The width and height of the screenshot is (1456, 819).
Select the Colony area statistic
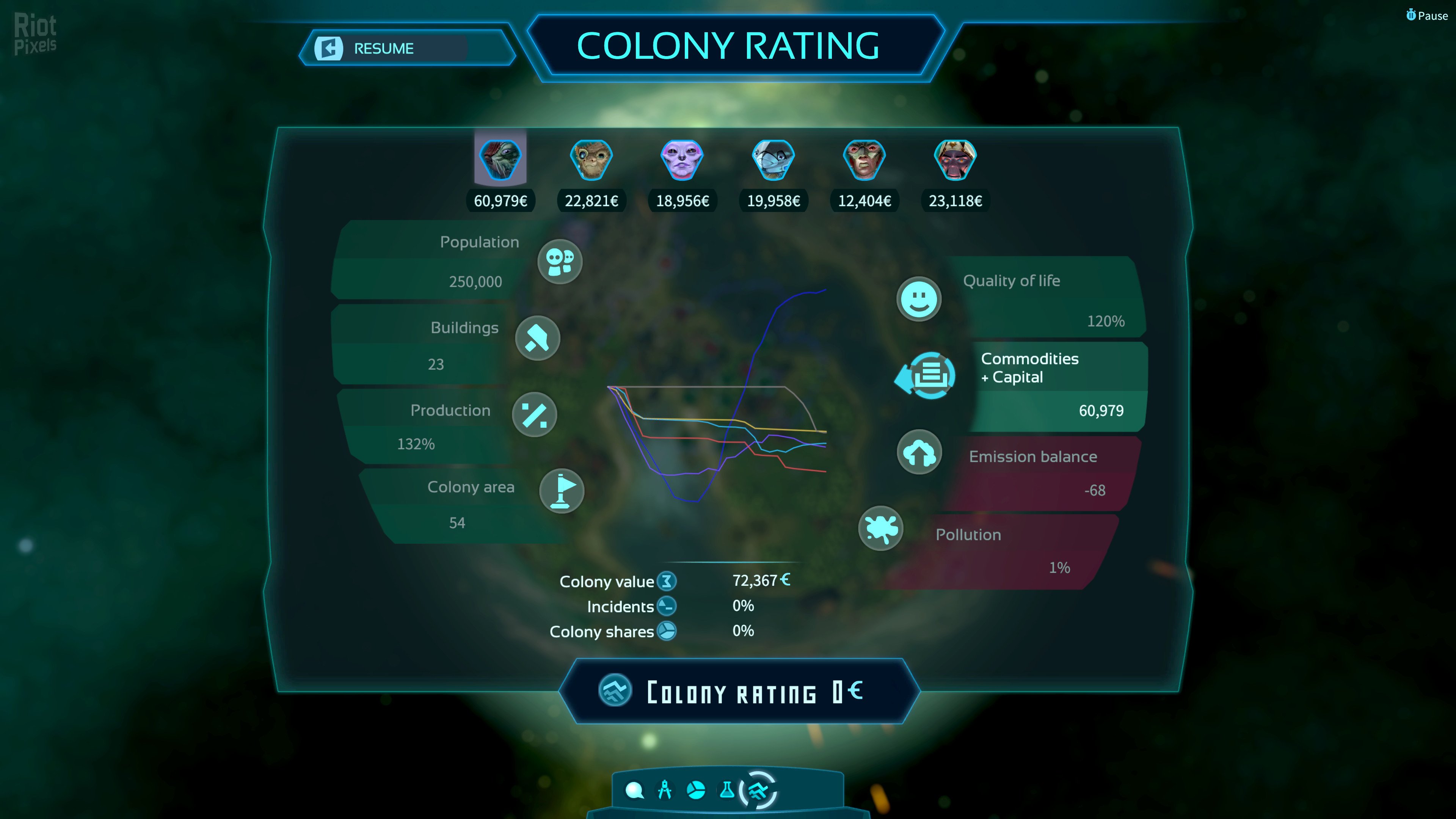561,491
